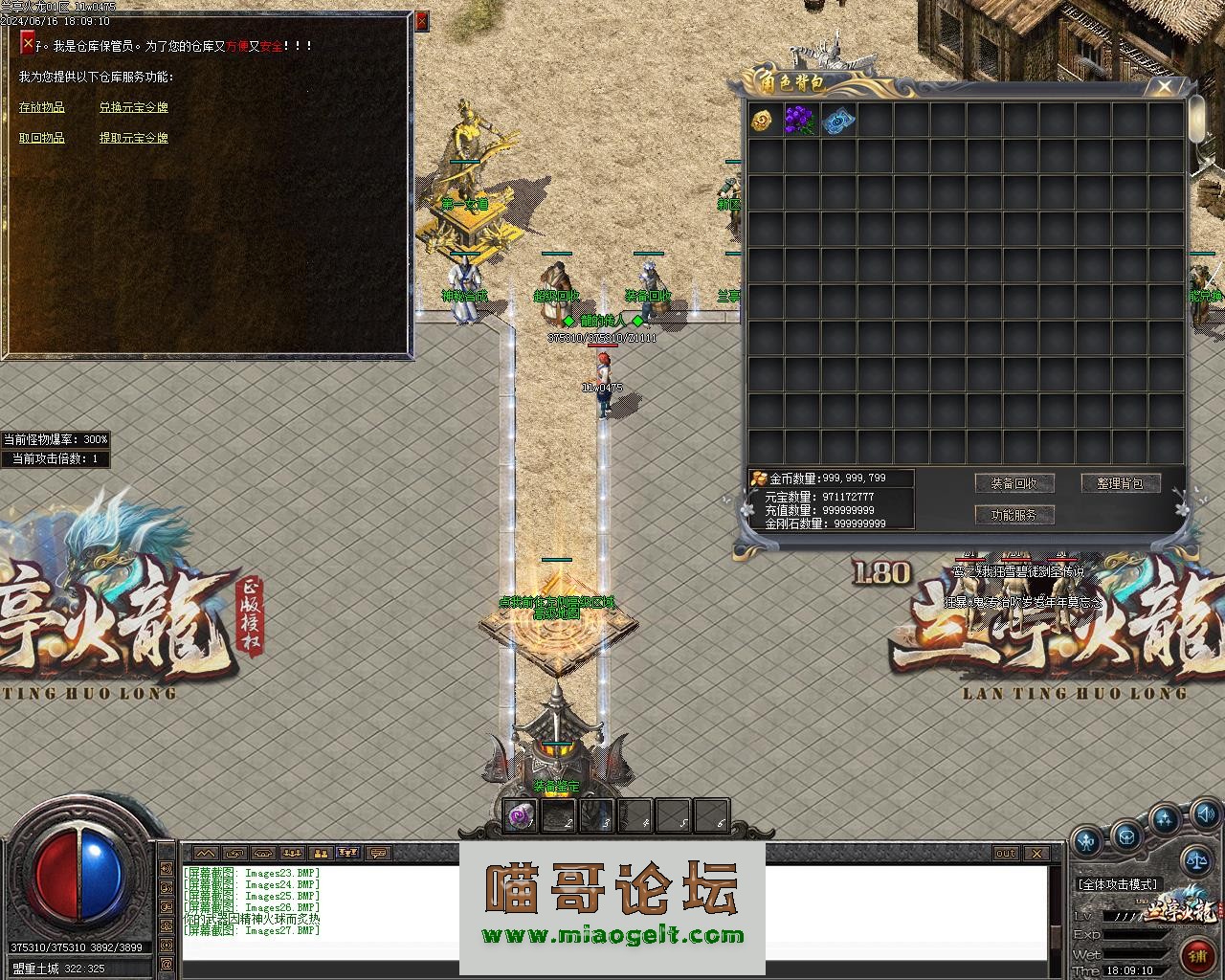Sort the bag with 整理背包
The height and width of the screenshot is (980, 1225).
1120,483
